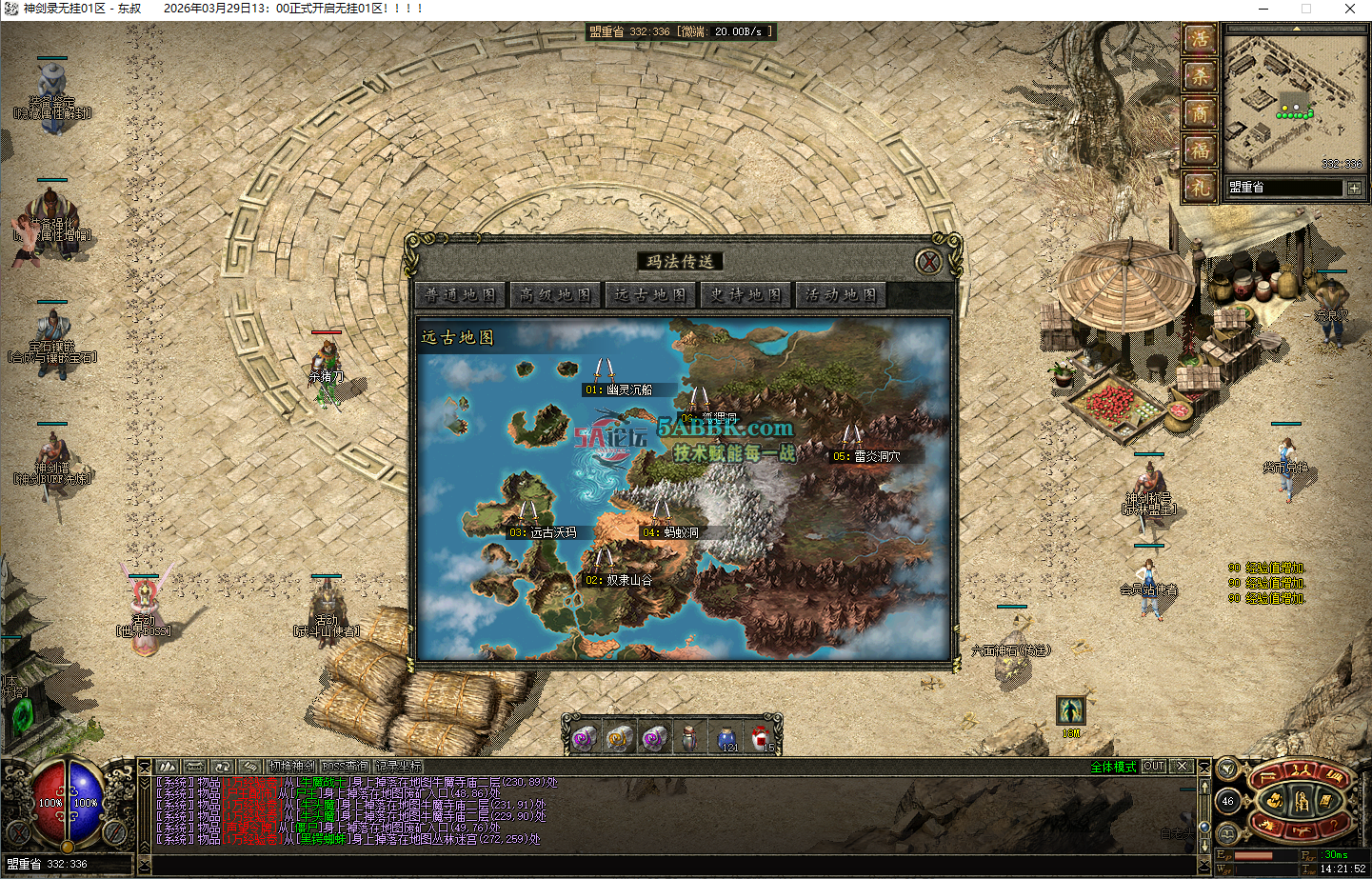Click the OUT button on the chat bar

tap(1154, 767)
